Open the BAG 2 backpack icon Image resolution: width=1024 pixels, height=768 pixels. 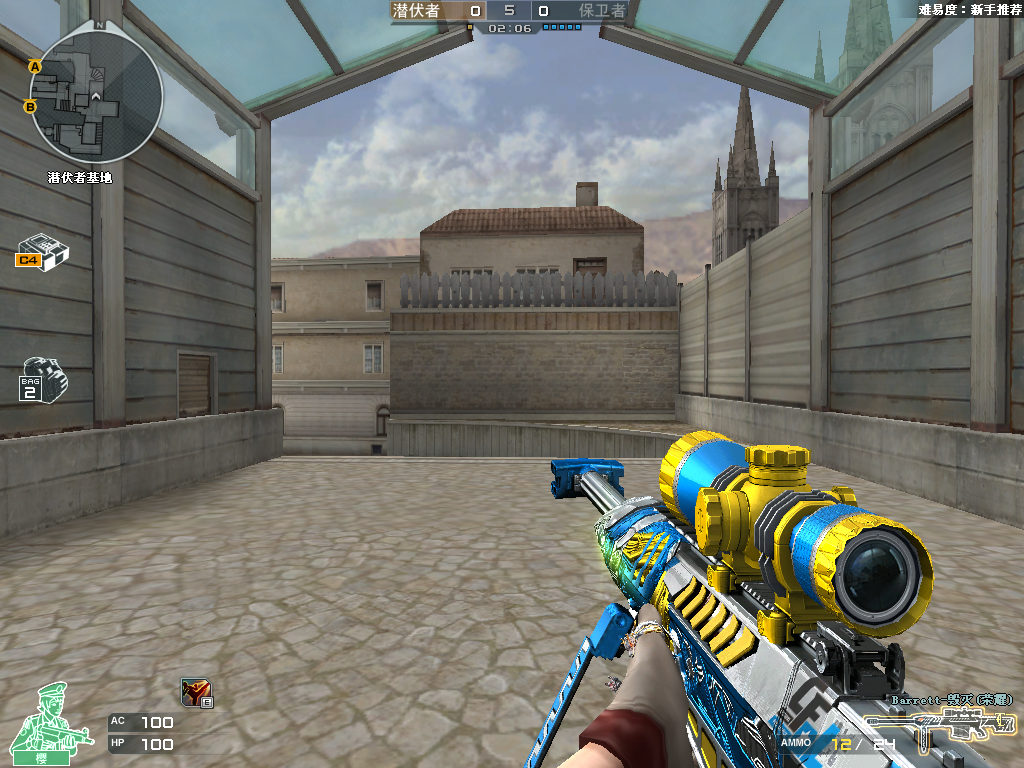pyautogui.click(x=43, y=379)
